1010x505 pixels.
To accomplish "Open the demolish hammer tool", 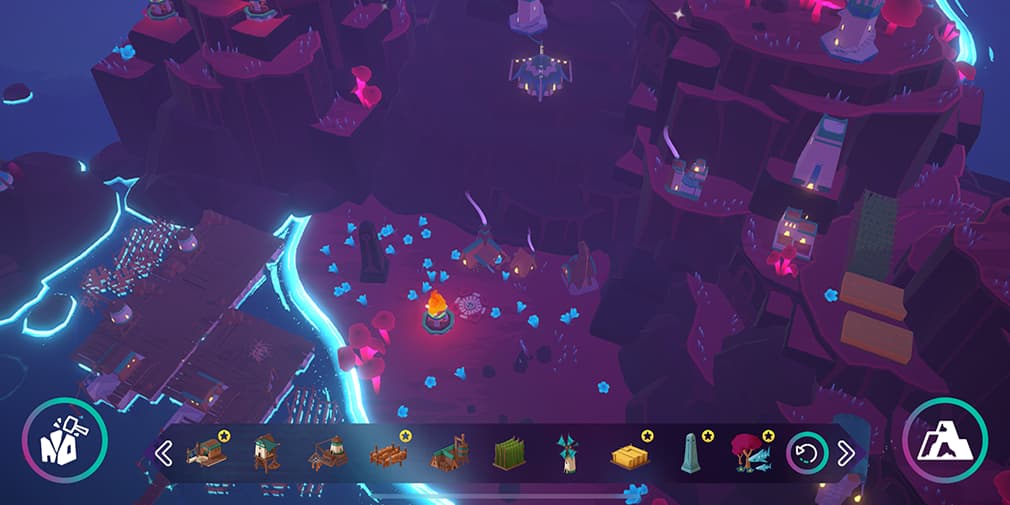I will [65, 440].
